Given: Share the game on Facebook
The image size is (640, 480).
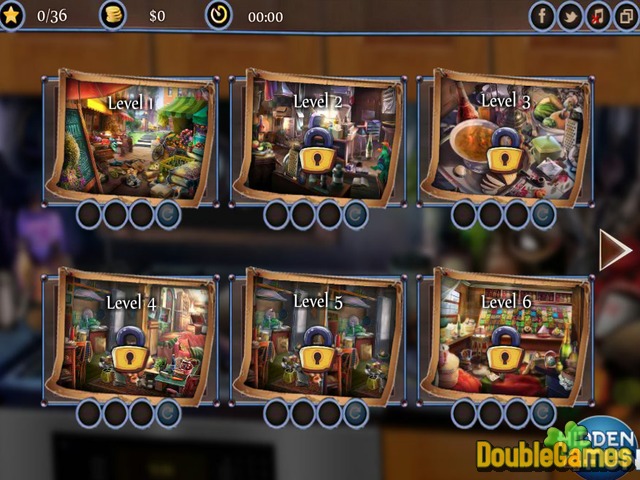Looking at the screenshot, I should coord(543,16).
